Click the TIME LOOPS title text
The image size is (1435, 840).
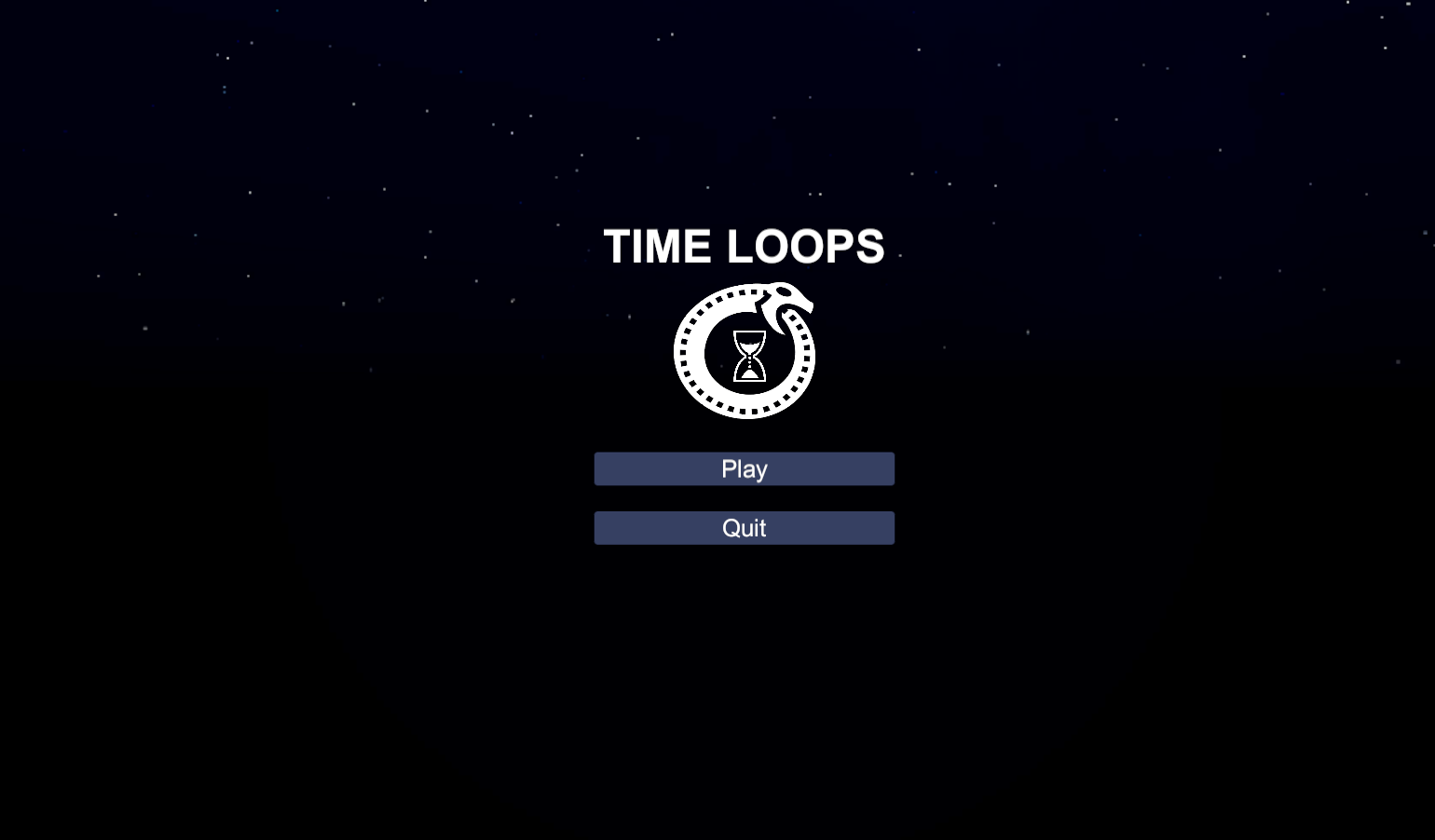(x=745, y=246)
